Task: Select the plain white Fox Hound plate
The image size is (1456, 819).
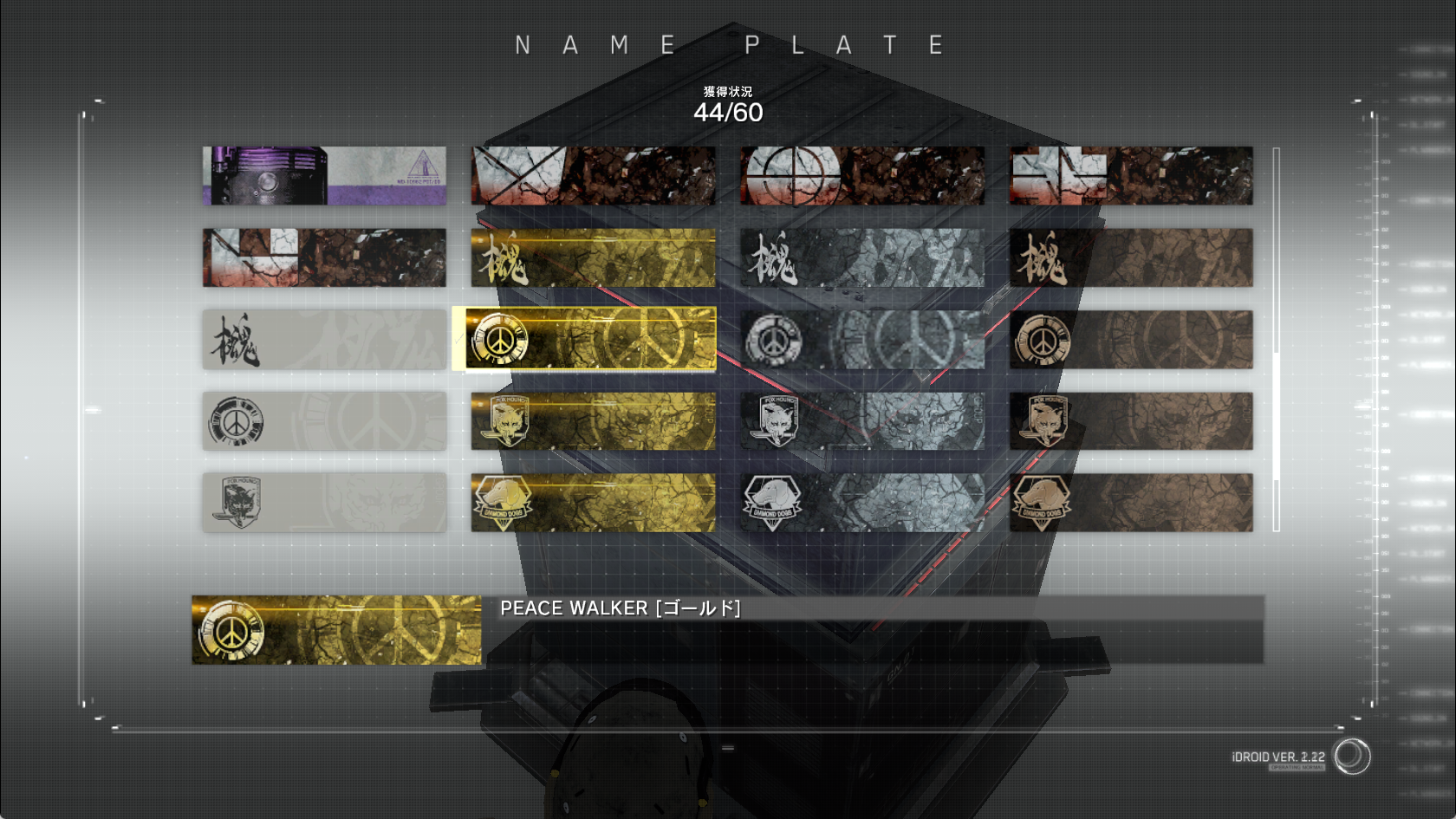Action: click(324, 503)
